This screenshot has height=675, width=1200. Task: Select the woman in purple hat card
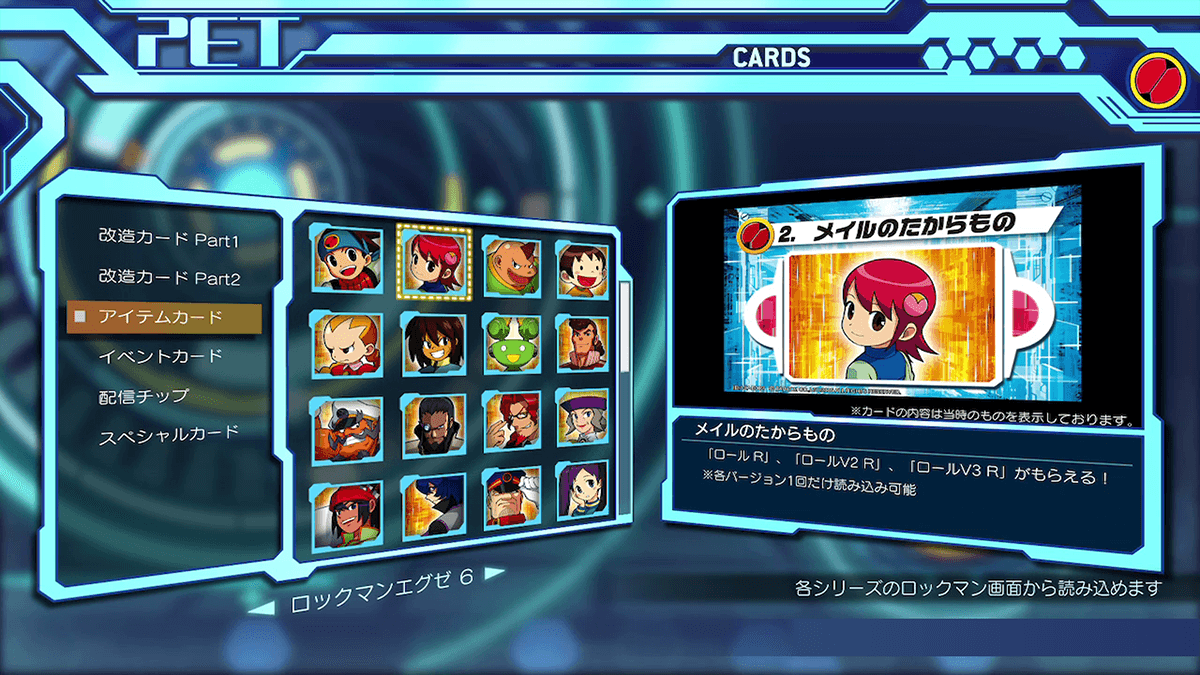[582, 420]
